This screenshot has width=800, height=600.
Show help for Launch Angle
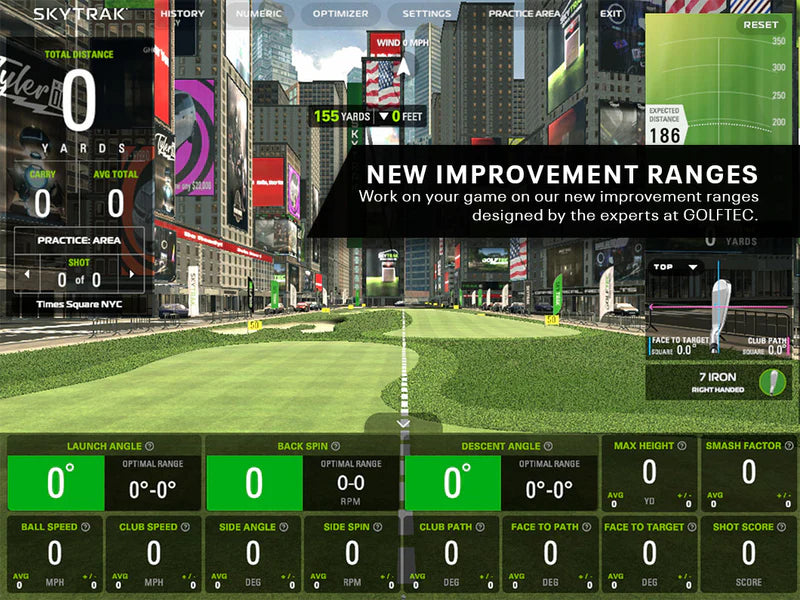pos(149,446)
